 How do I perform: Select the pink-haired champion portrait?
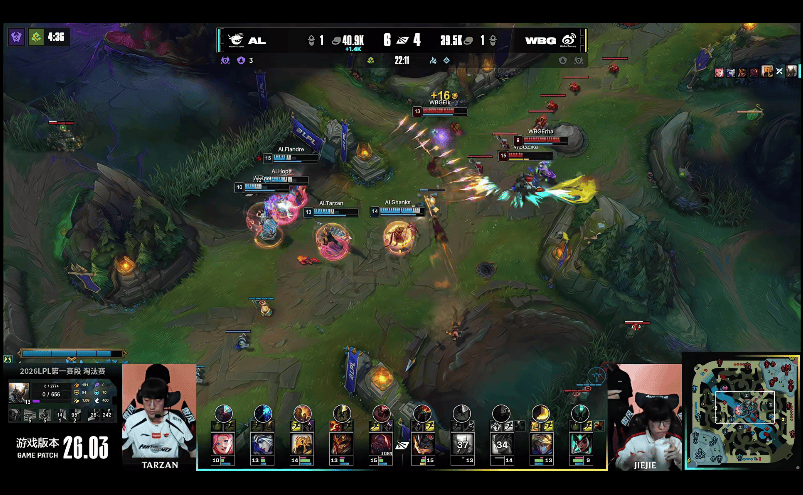(x=222, y=443)
